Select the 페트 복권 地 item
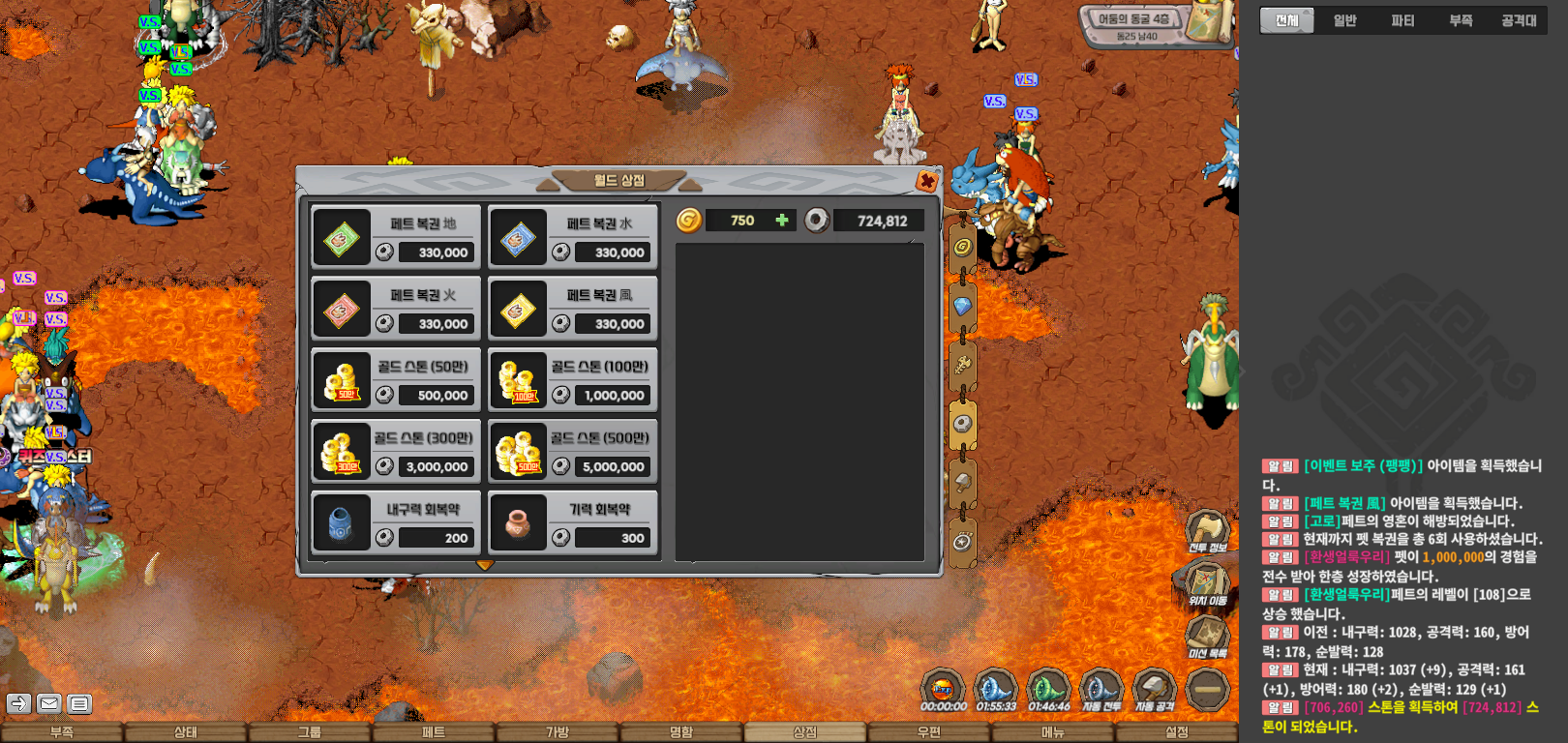Viewport: 1568px width, 743px height. 396,238
